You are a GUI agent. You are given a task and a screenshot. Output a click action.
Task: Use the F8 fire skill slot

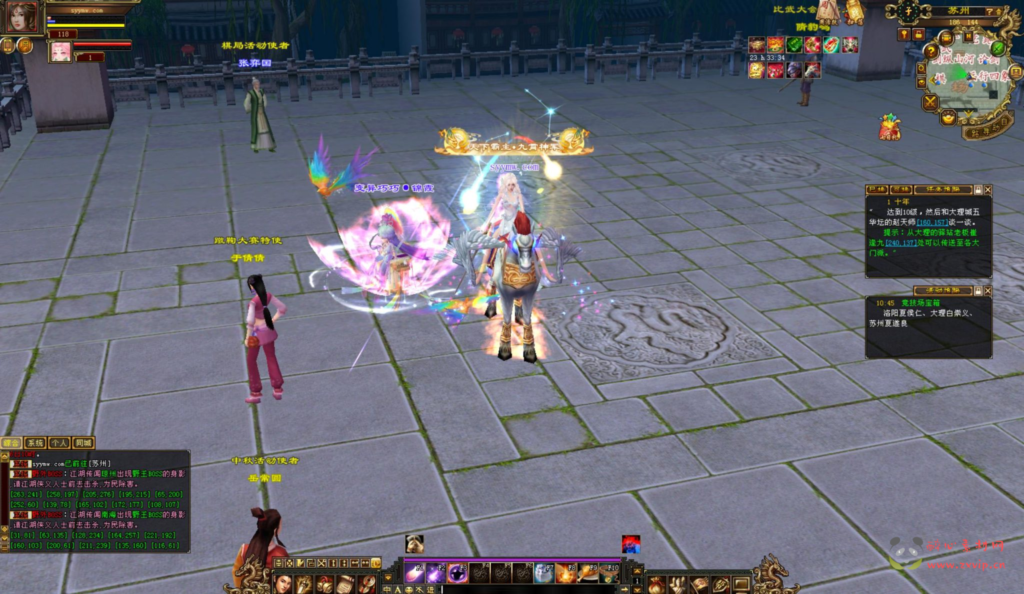pyautogui.click(x=565, y=573)
